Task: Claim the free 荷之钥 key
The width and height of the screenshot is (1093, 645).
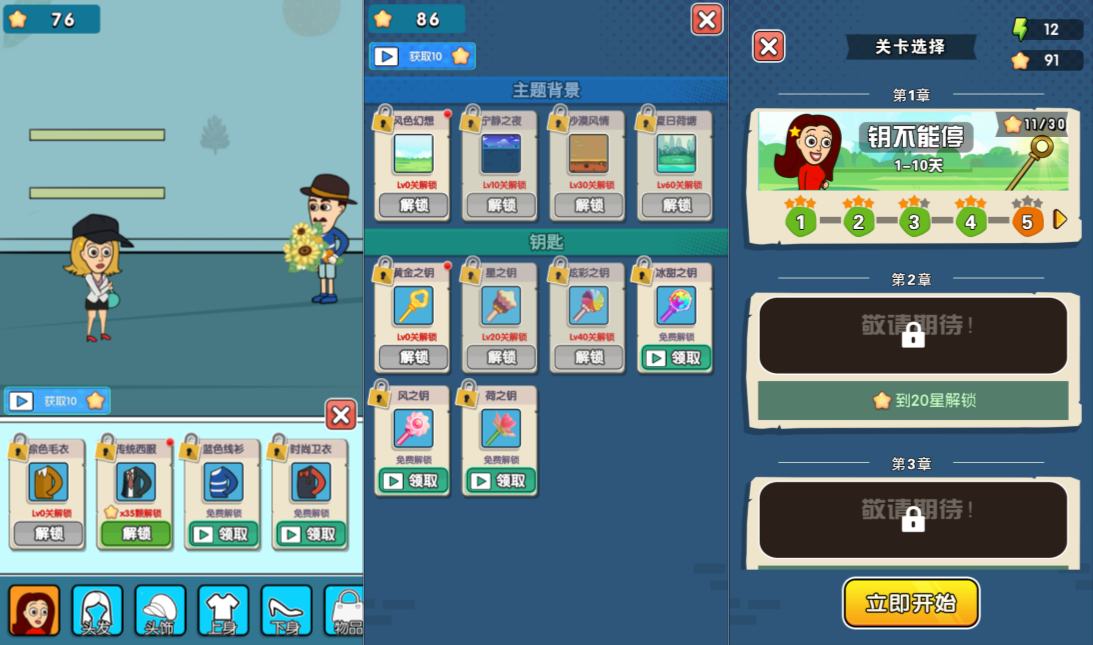Action: pos(499,481)
